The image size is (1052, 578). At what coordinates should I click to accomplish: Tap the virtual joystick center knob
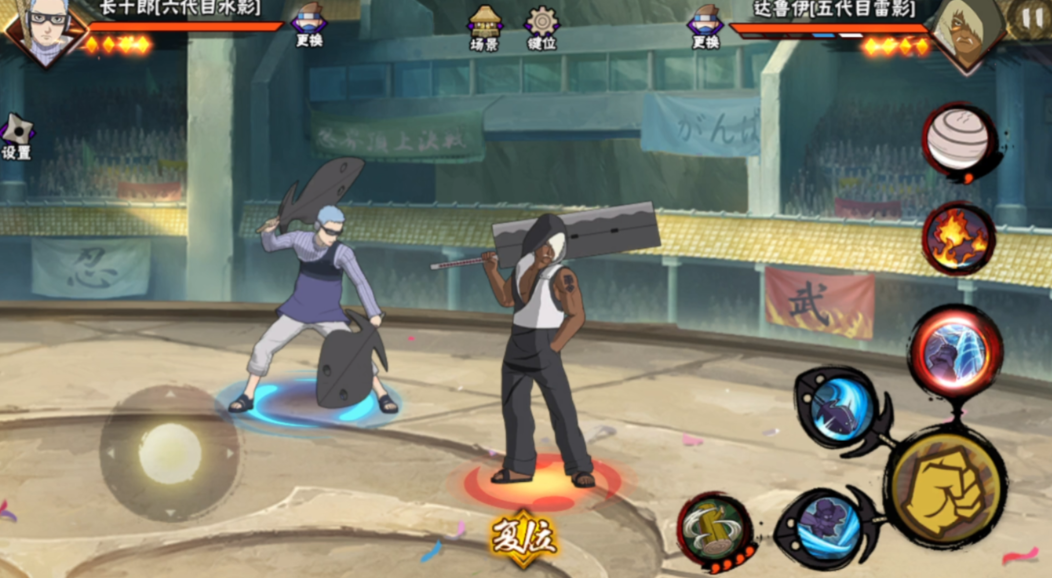(x=169, y=453)
